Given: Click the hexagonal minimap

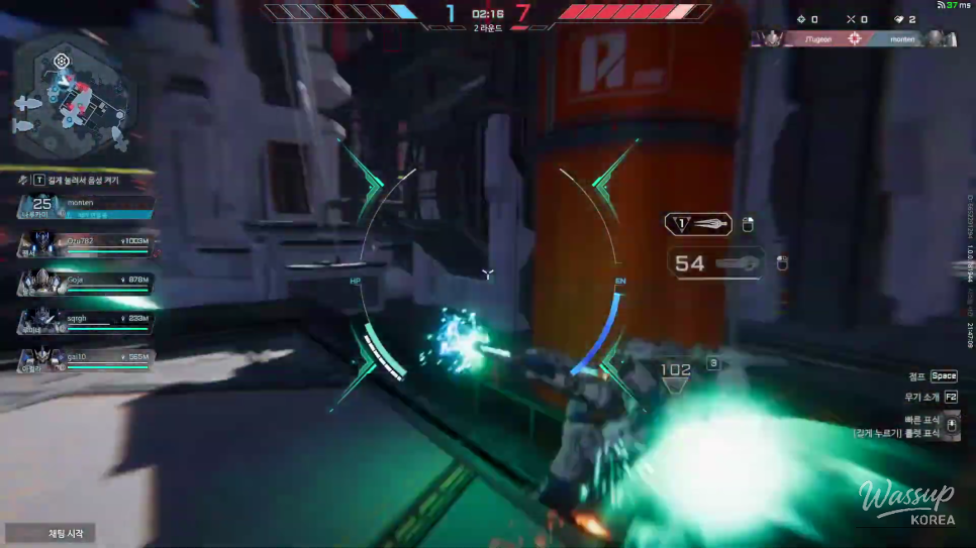Looking at the screenshot, I should (72, 96).
